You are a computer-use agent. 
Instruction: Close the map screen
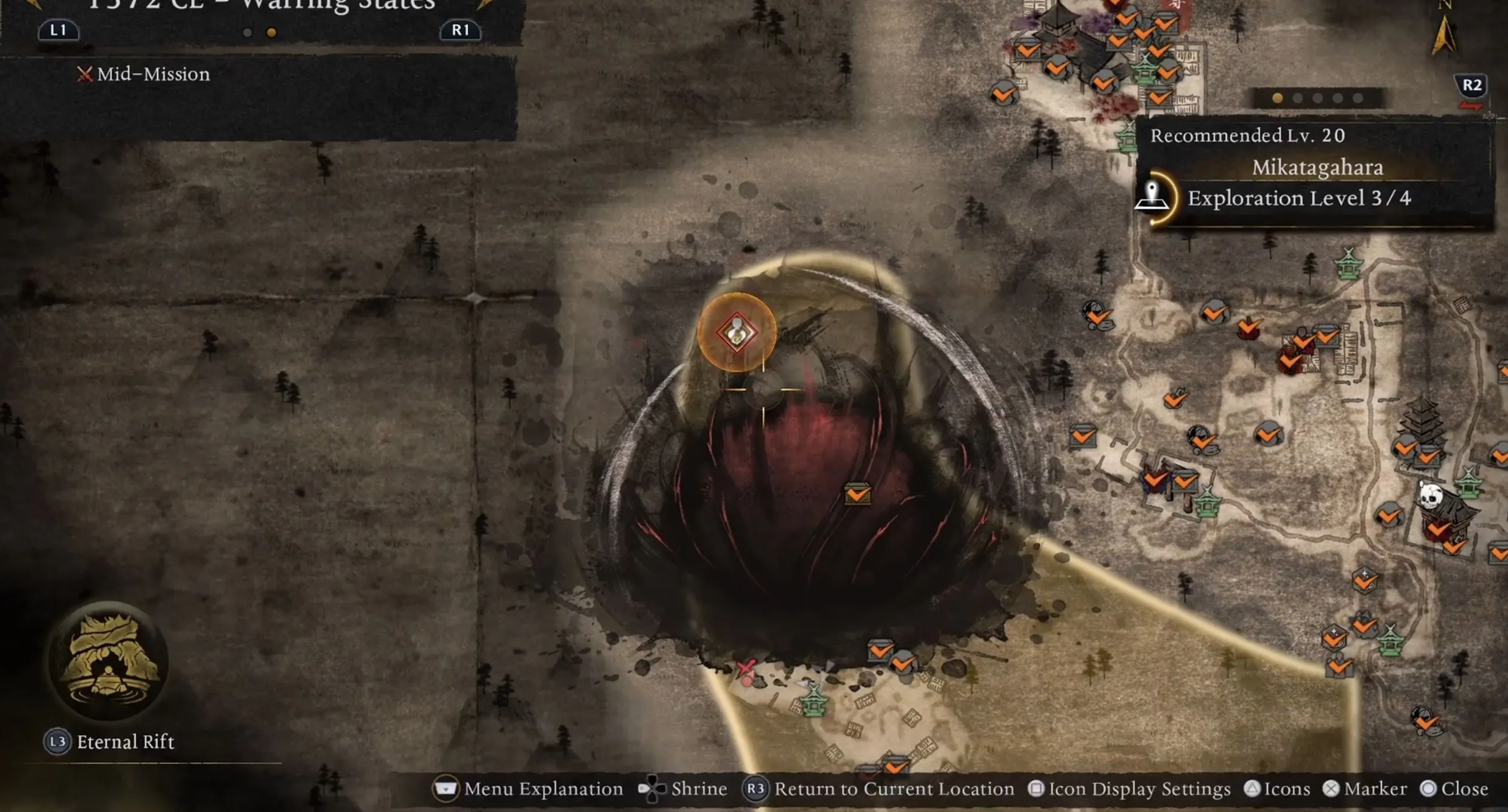pyautogui.click(x=1454, y=789)
